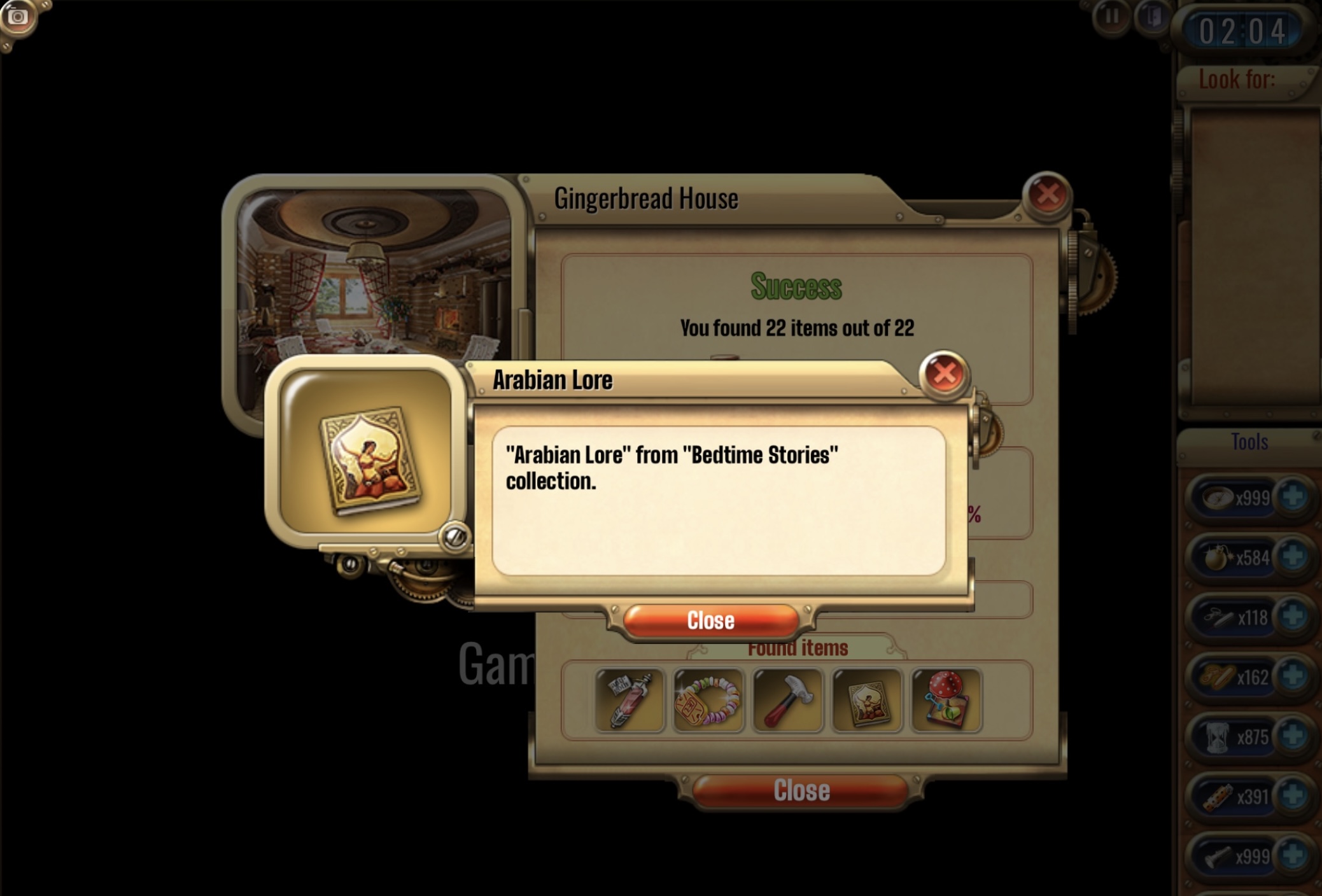This screenshot has height=896, width=1322.
Task: Use the flashlight tool
Action: (1217, 857)
